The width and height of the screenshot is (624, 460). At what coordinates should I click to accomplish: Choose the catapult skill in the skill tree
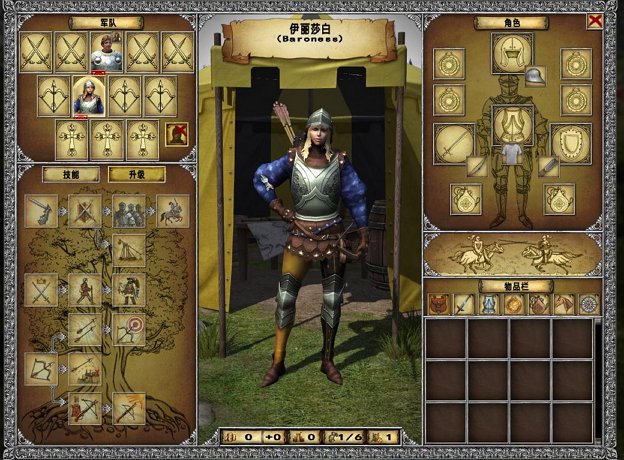129,250
